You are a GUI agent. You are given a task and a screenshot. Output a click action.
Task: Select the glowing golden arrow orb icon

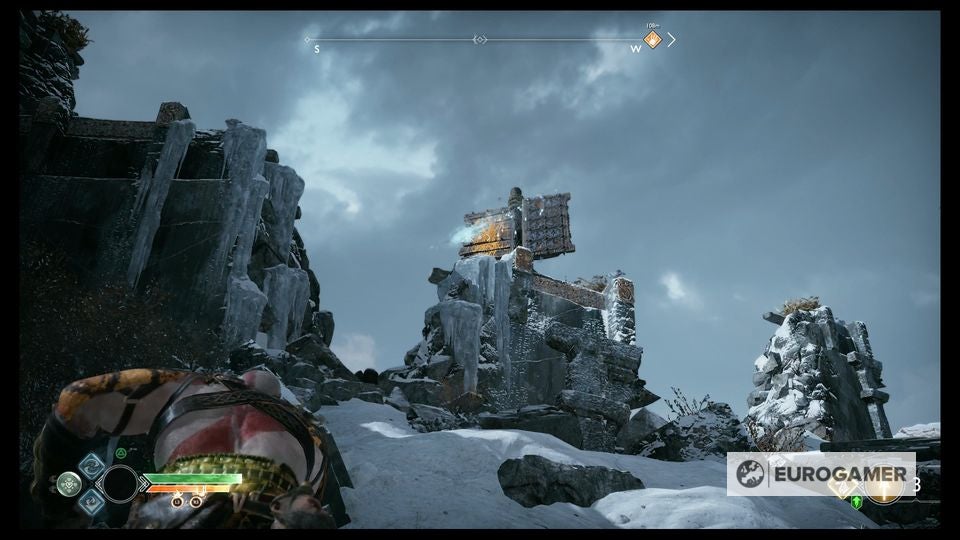(x=884, y=485)
